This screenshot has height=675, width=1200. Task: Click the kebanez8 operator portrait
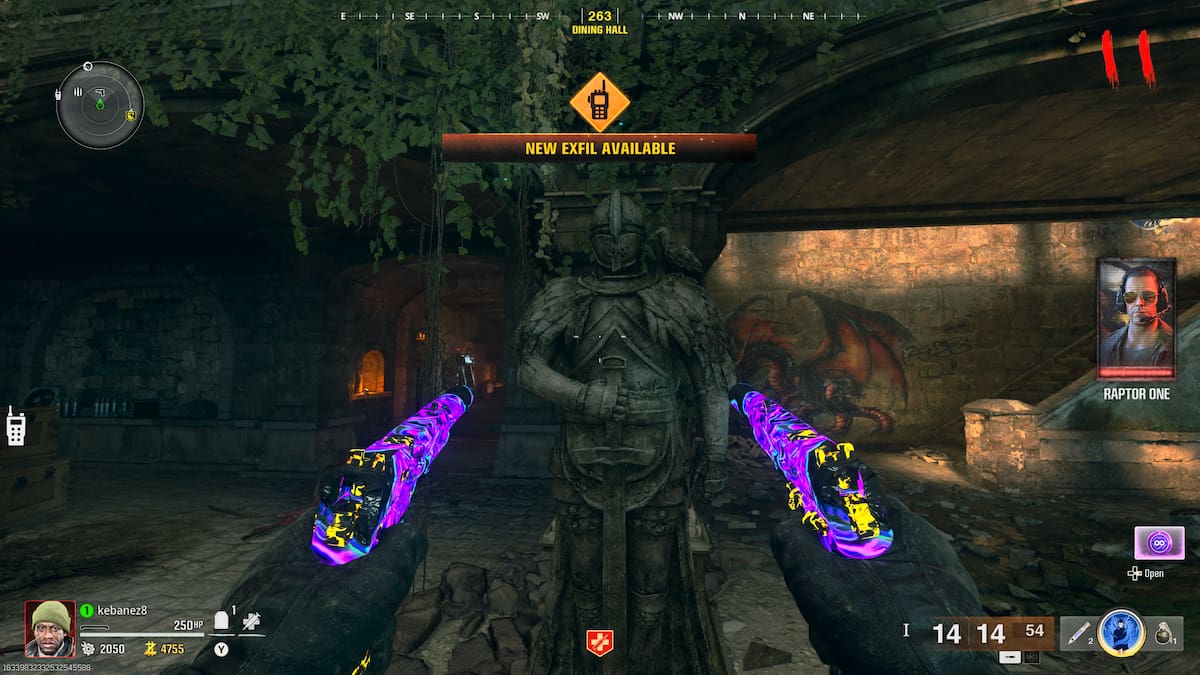pos(49,628)
